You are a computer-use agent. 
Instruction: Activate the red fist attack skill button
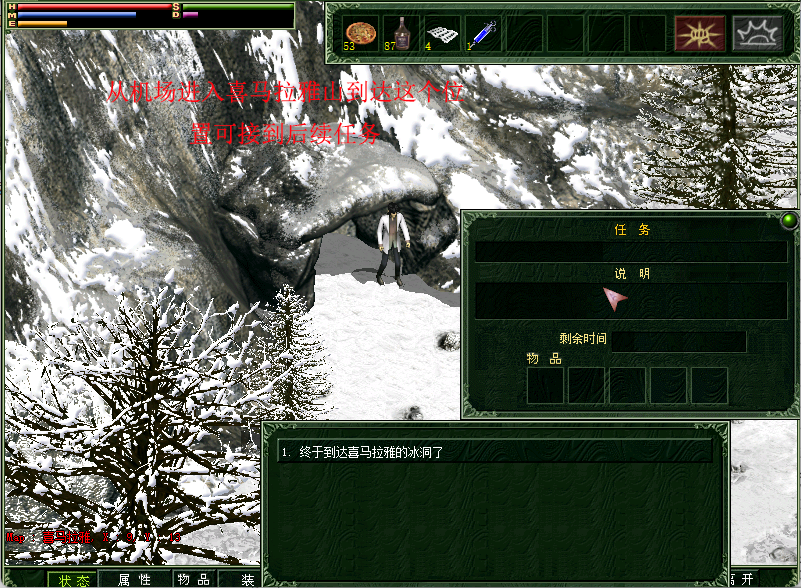(700, 33)
